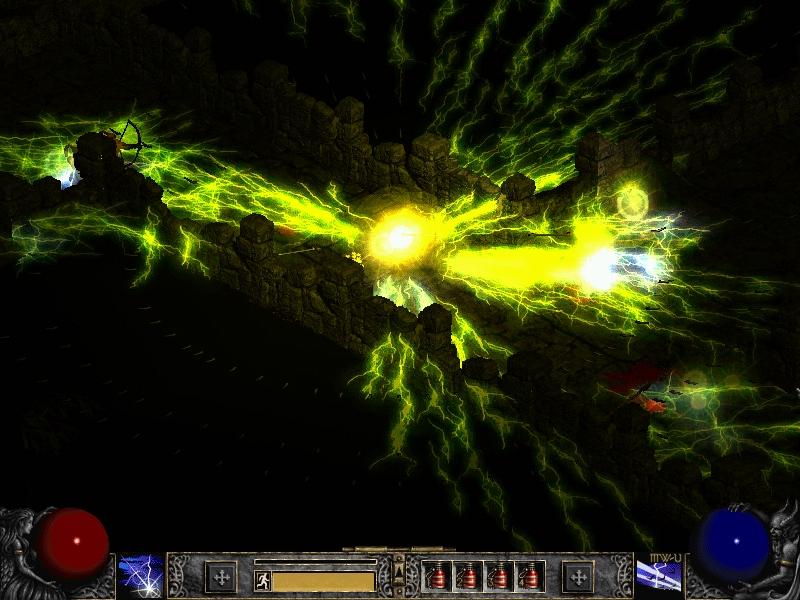Open the left-click lightning skill selector

[141, 575]
